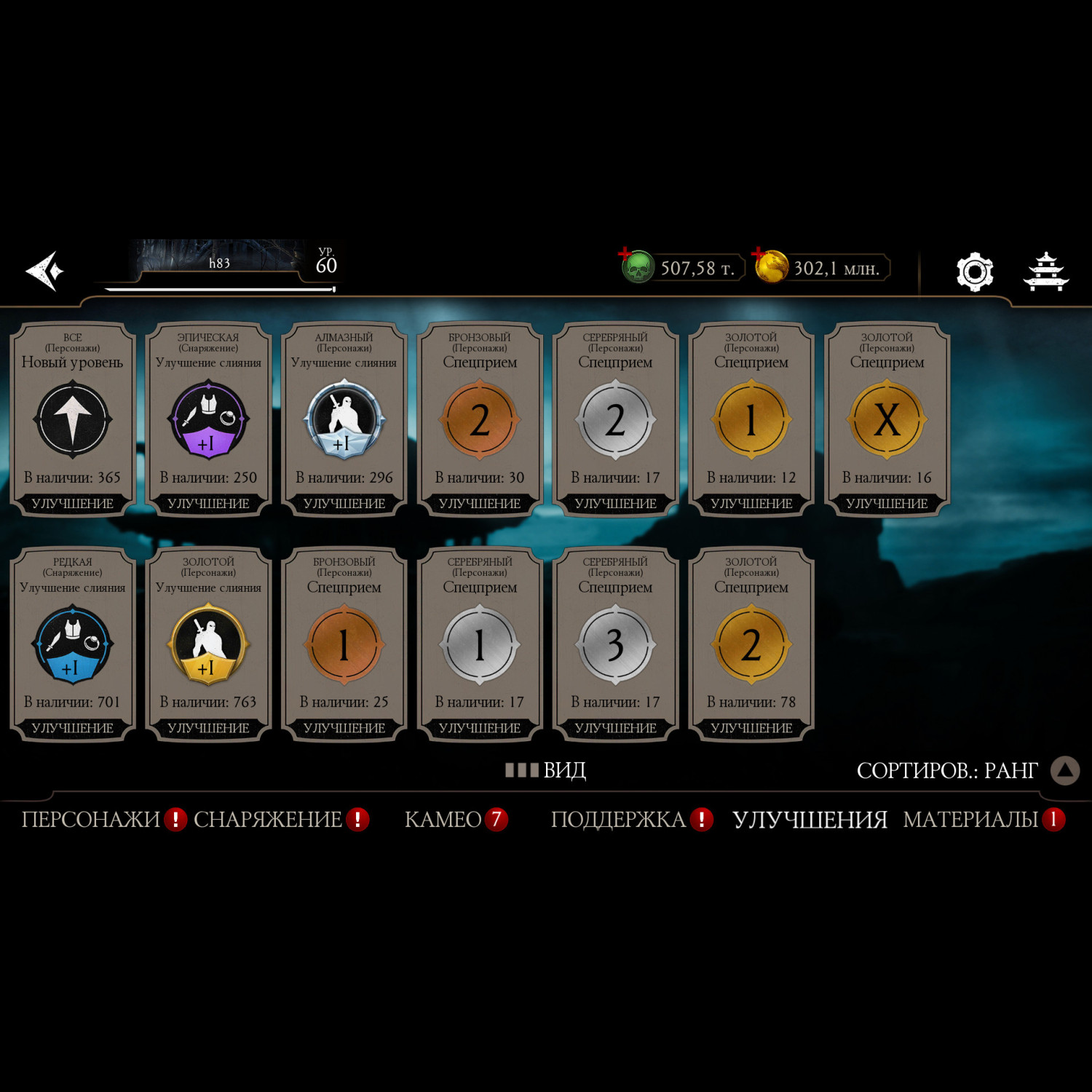The width and height of the screenshot is (1092, 1092).
Task: Select the gold Спецприем 2 card
Action: tap(751, 644)
